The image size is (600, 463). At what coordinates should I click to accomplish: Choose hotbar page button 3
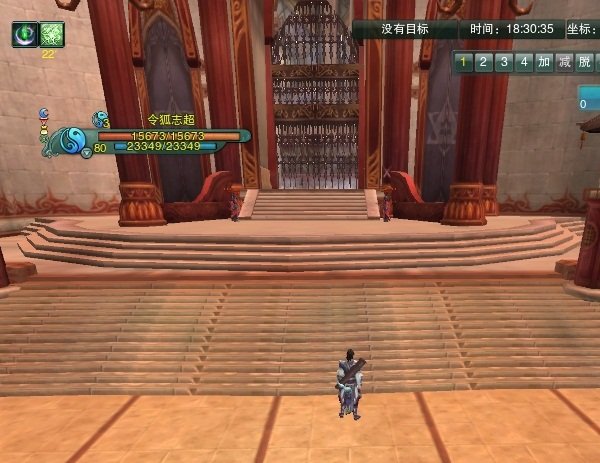click(x=504, y=62)
